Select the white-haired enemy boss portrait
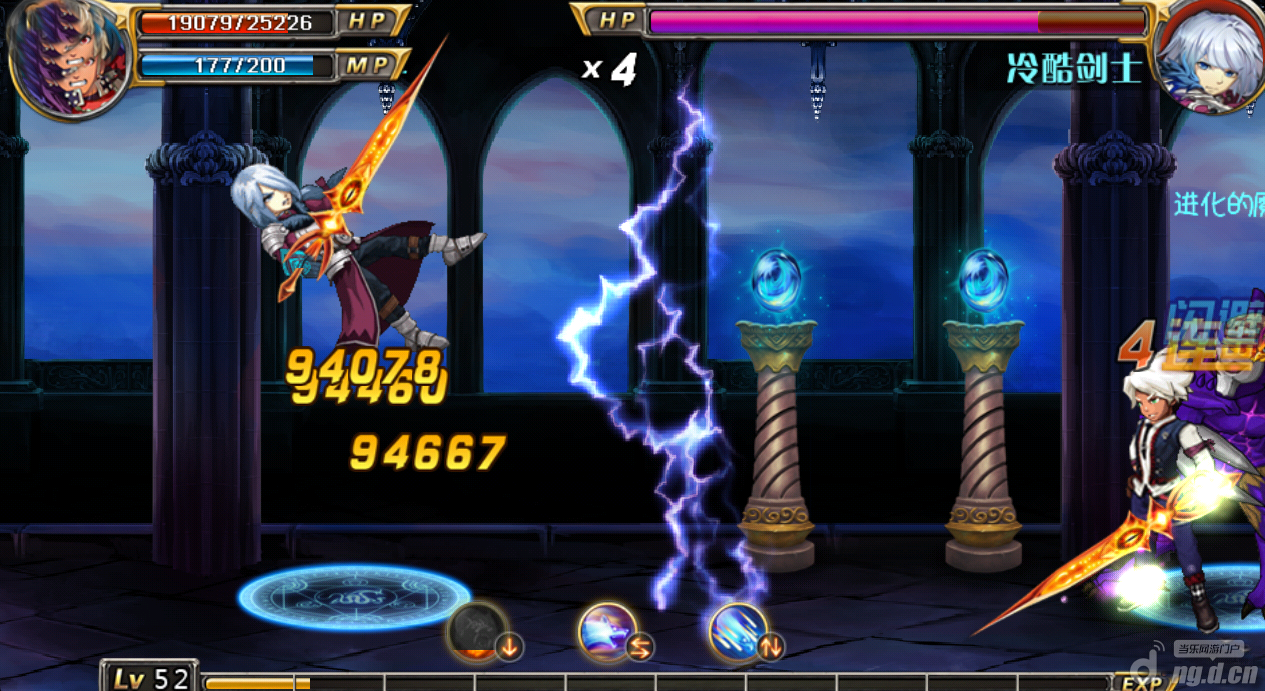Screen dimensions: 1265x691 click(1208, 58)
